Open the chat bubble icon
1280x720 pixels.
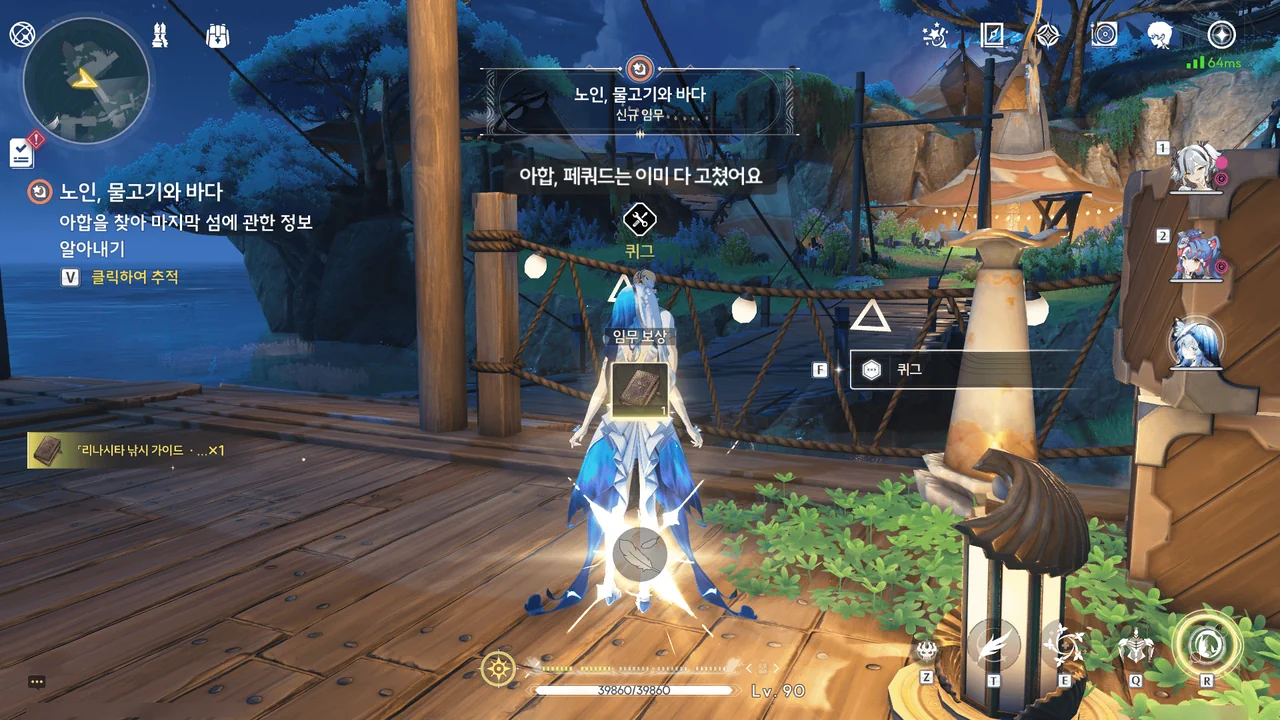pyautogui.click(x=37, y=682)
